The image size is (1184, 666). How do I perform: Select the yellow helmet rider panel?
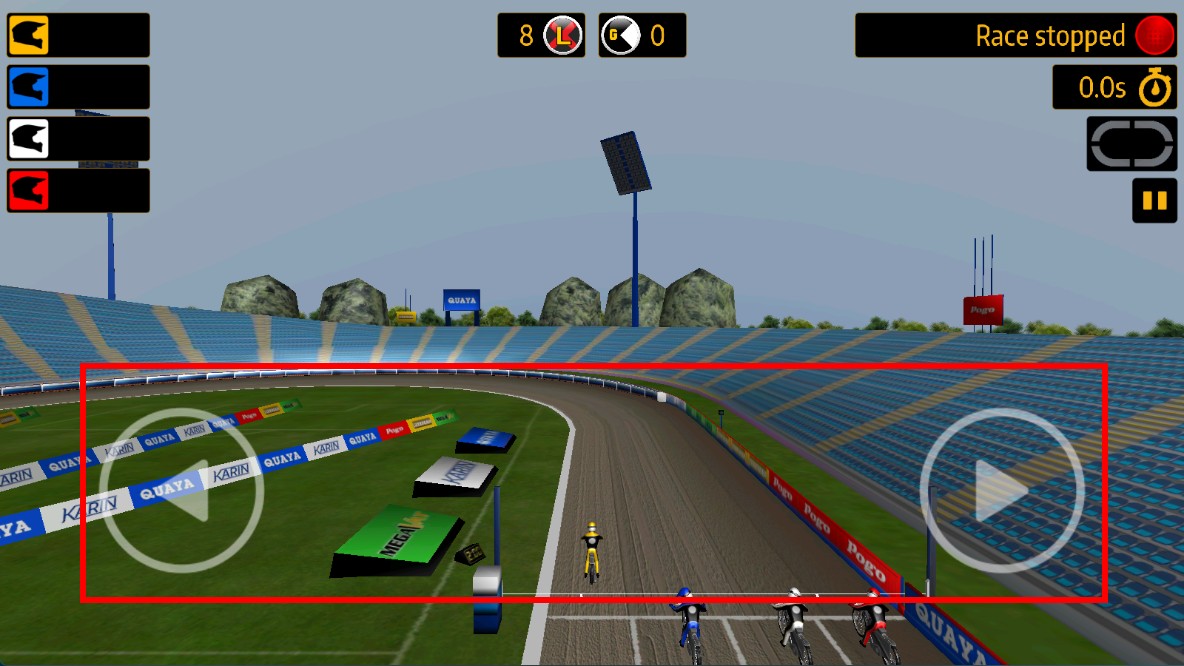[78, 35]
